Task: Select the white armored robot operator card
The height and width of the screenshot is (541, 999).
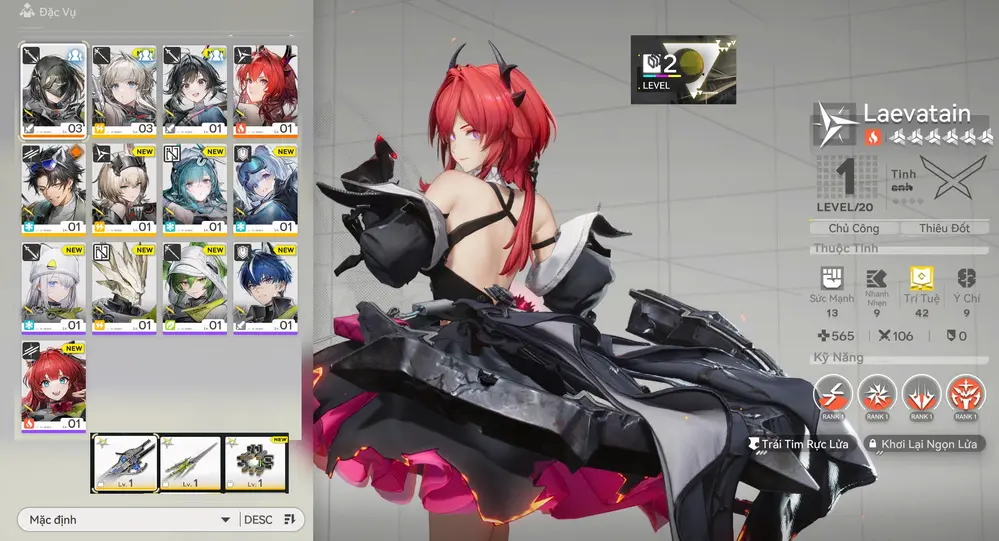Action: point(125,287)
